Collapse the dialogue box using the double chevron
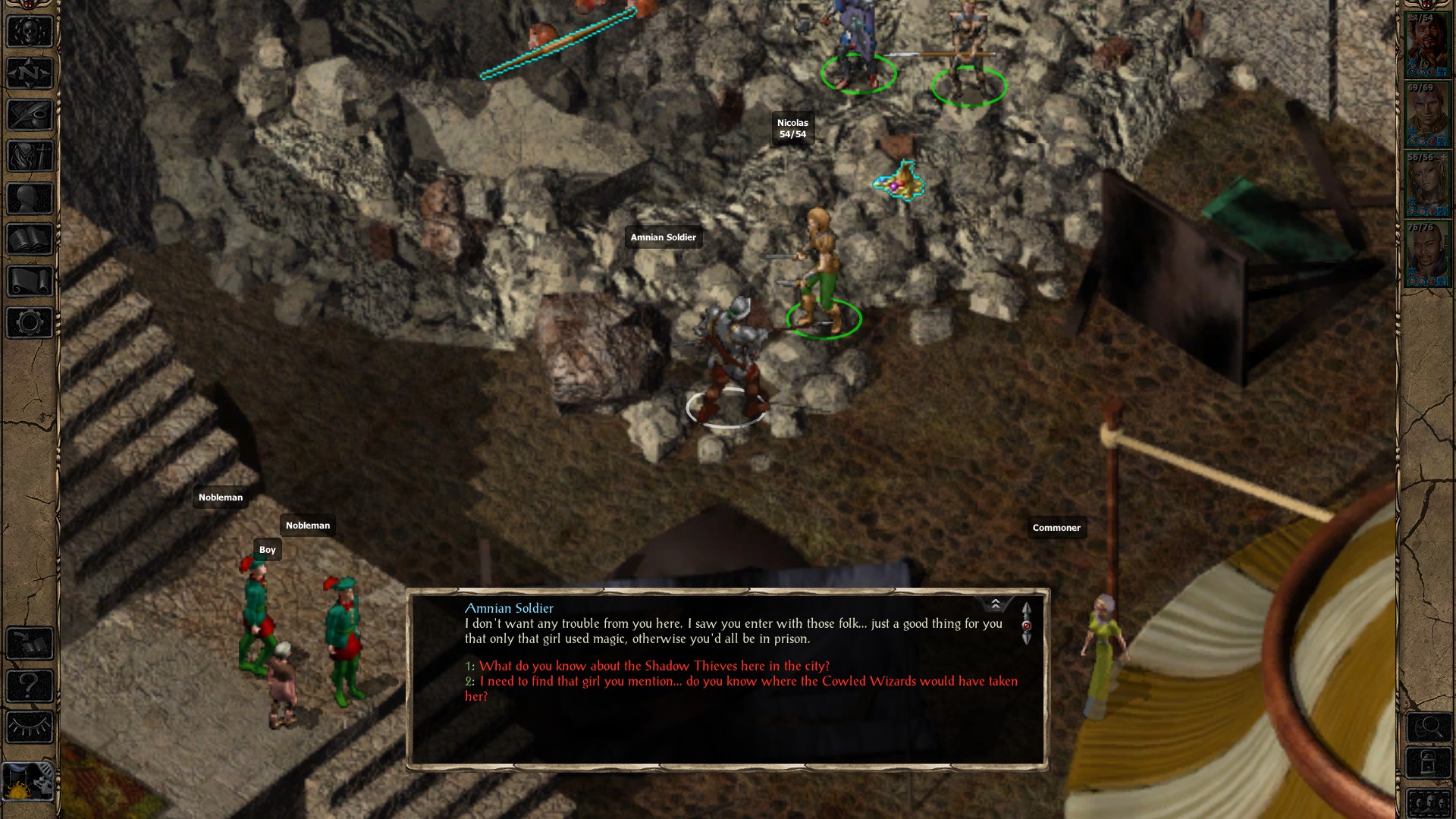Viewport: 1456px width, 819px height. click(x=996, y=604)
